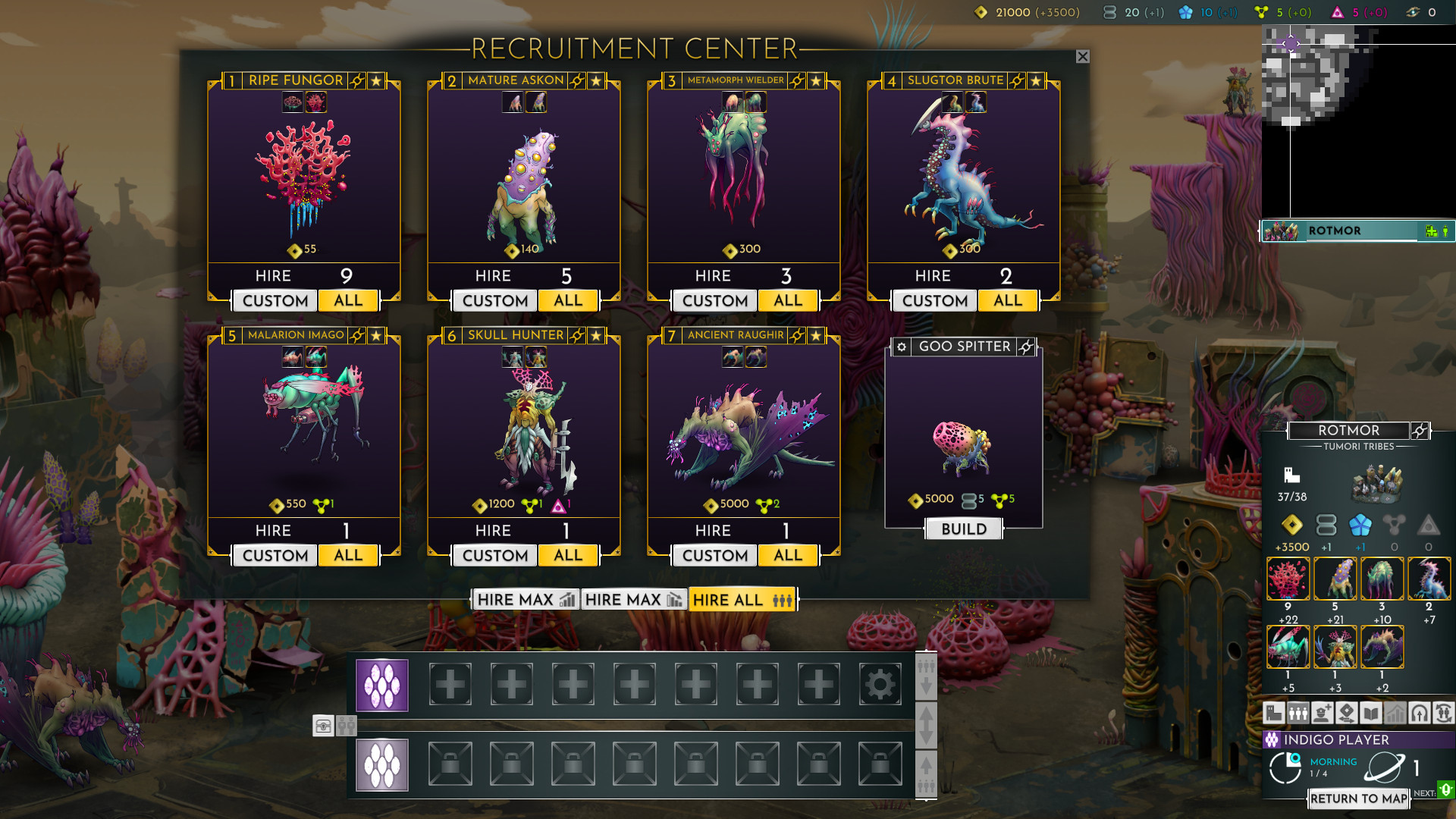Viewport: 1456px width, 819px height.
Task: Toggle favorite star on Ripe Fungor
Action: (376, 80)
